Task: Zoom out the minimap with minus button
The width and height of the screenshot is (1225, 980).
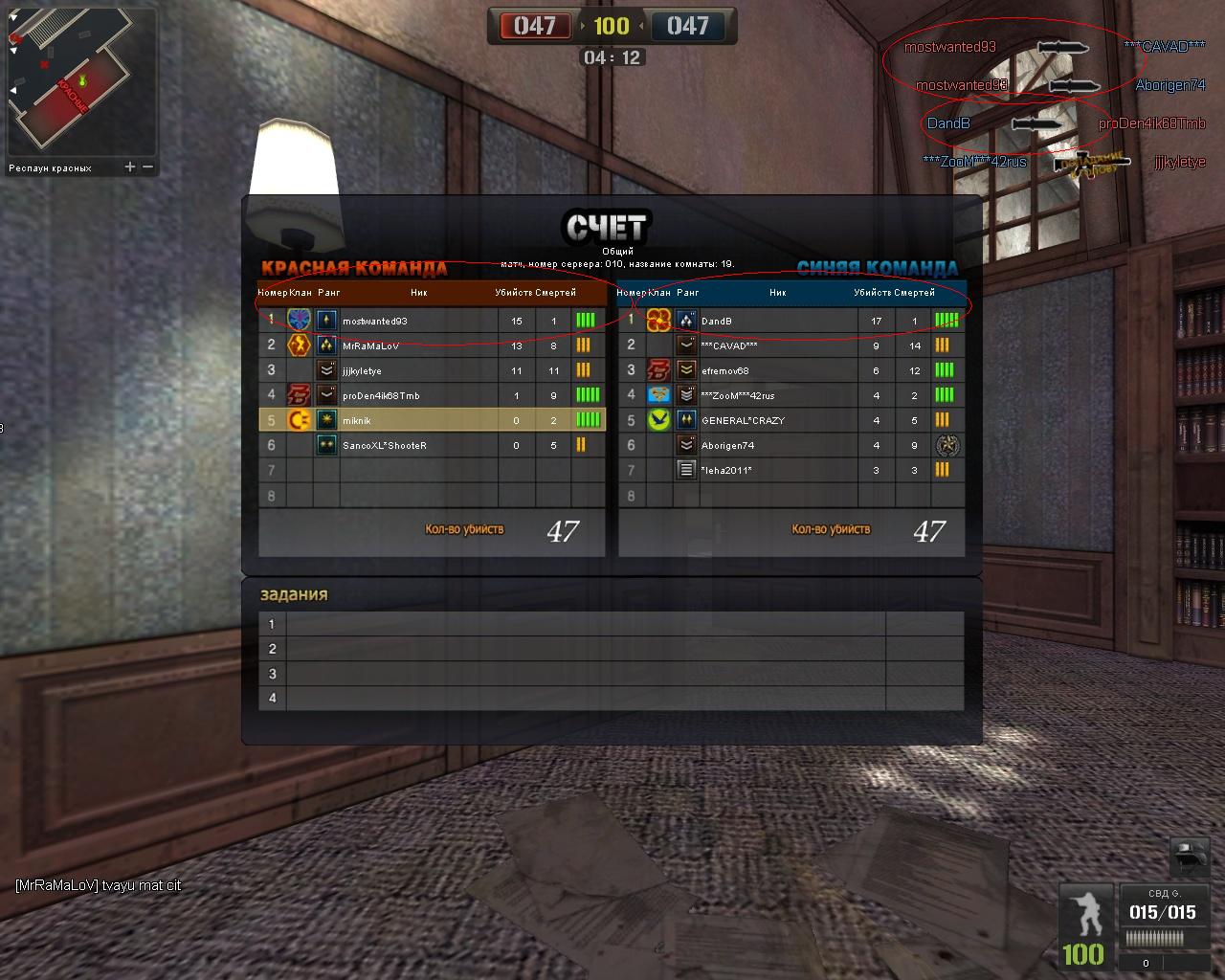Action: (x=148, y=167)
